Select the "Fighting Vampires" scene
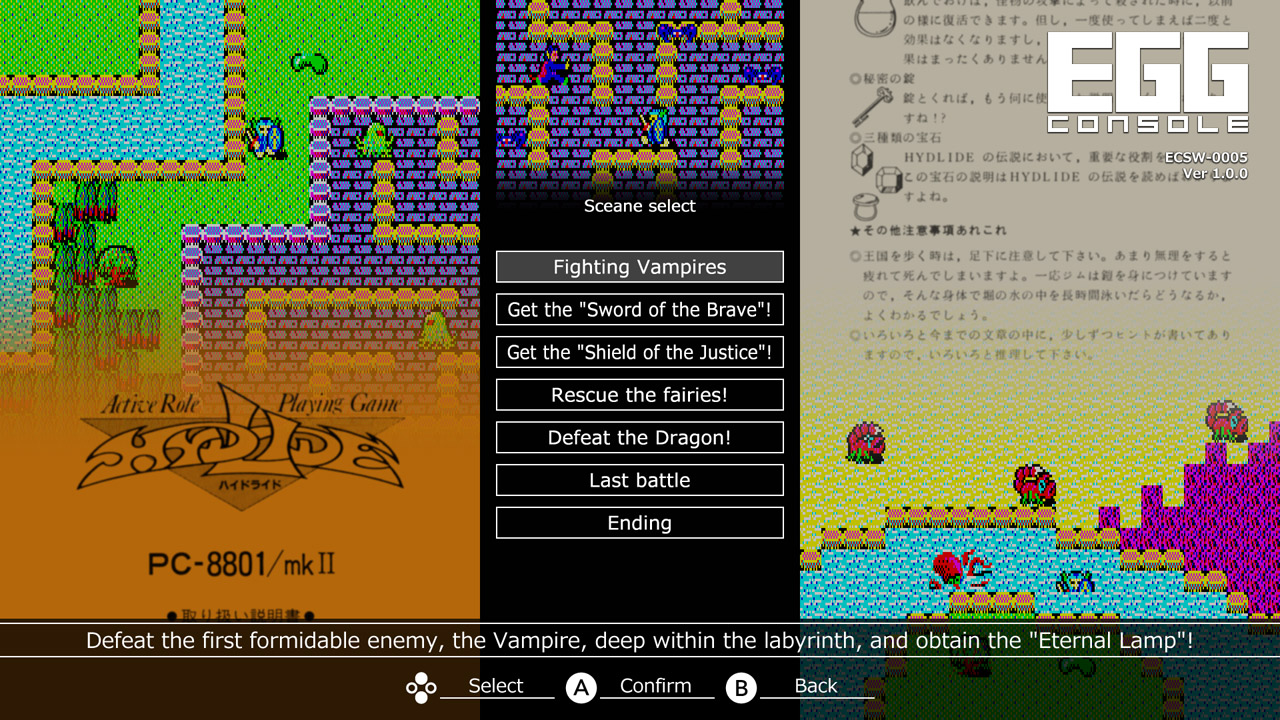The image size is (1280, 720). 639,266
